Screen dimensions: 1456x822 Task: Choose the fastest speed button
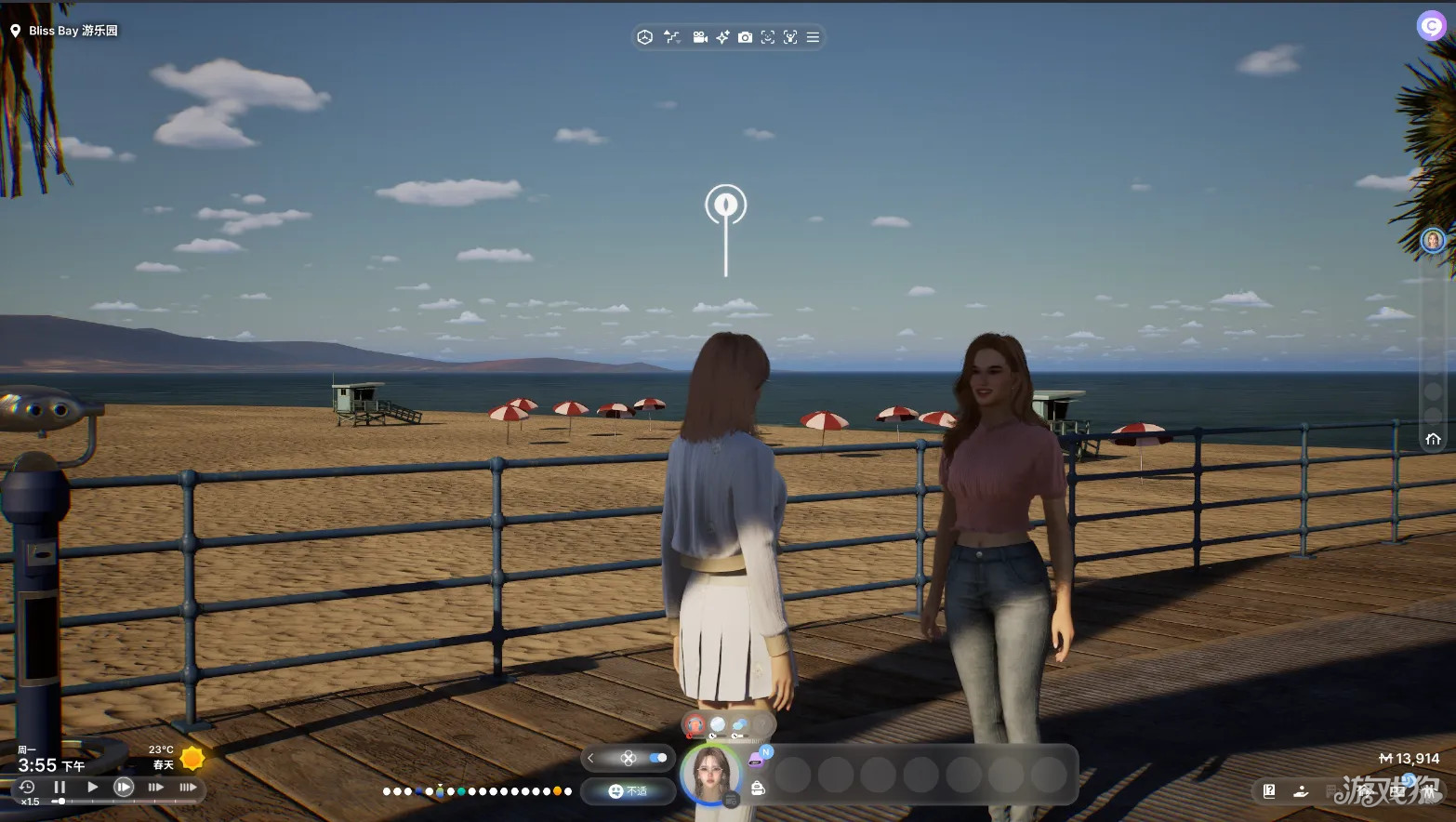click(x=188, y=788)
